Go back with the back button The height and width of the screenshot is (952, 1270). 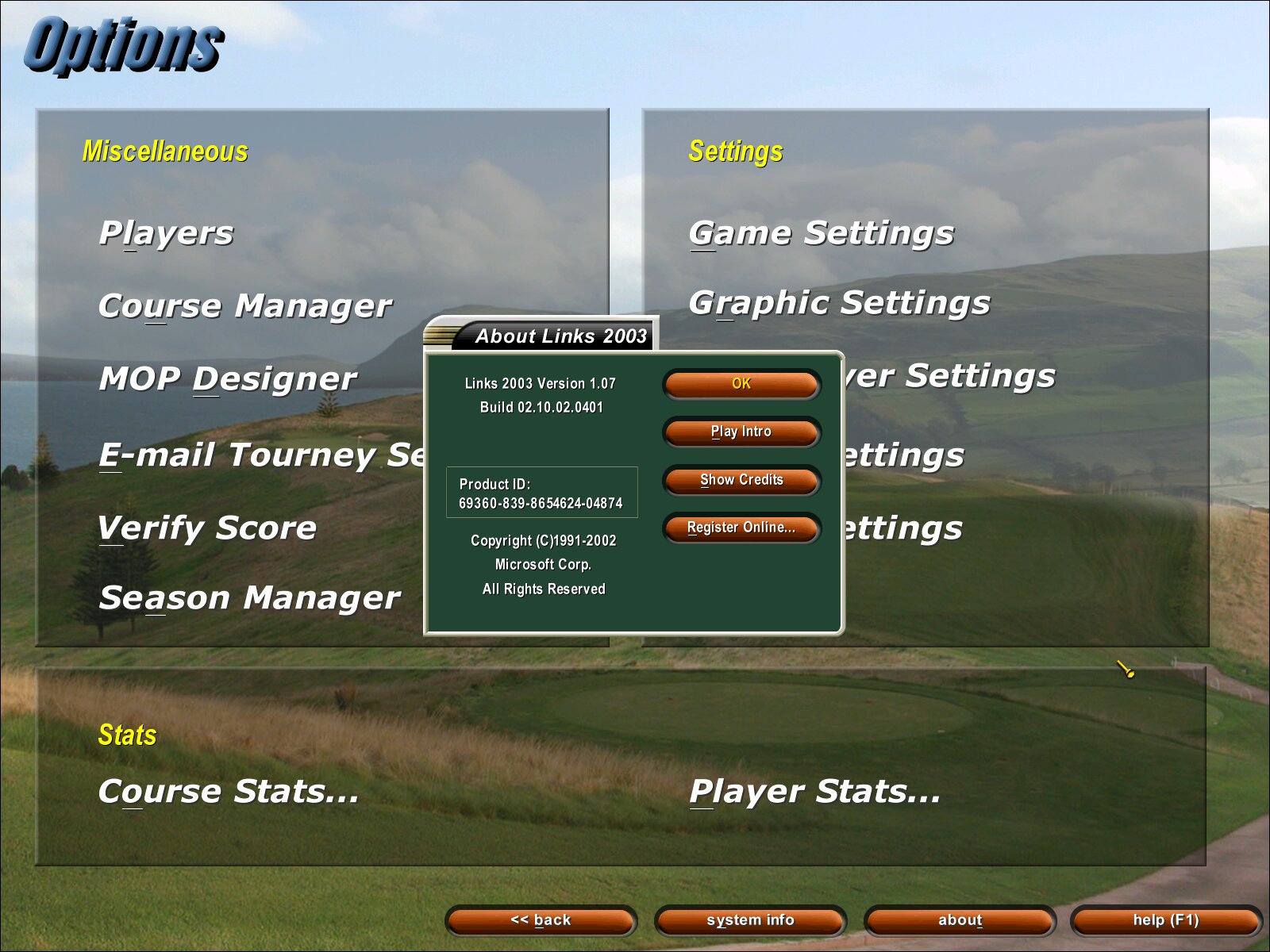pos(541,920)
